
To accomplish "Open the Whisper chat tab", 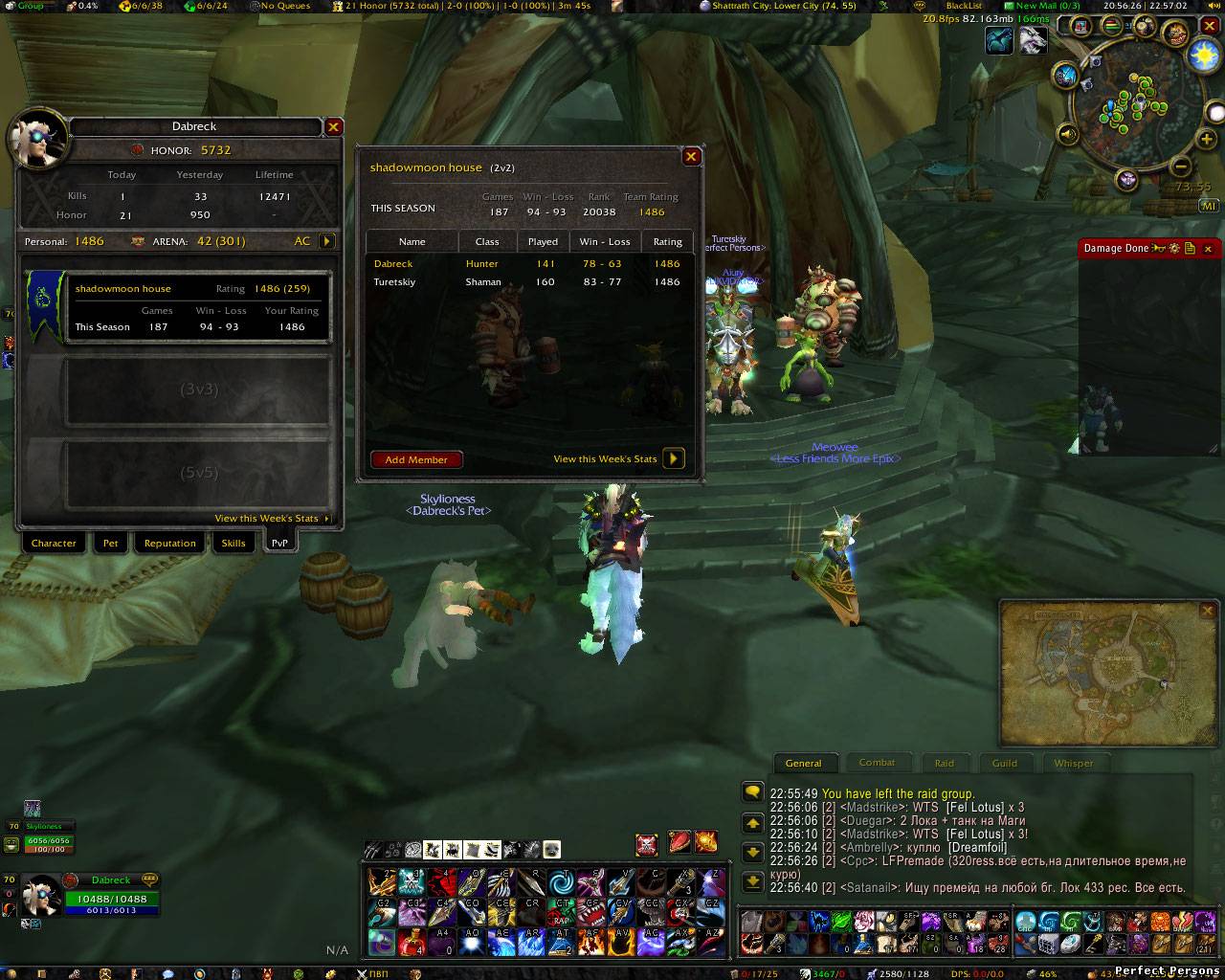I will click(x=1073, y=764).
